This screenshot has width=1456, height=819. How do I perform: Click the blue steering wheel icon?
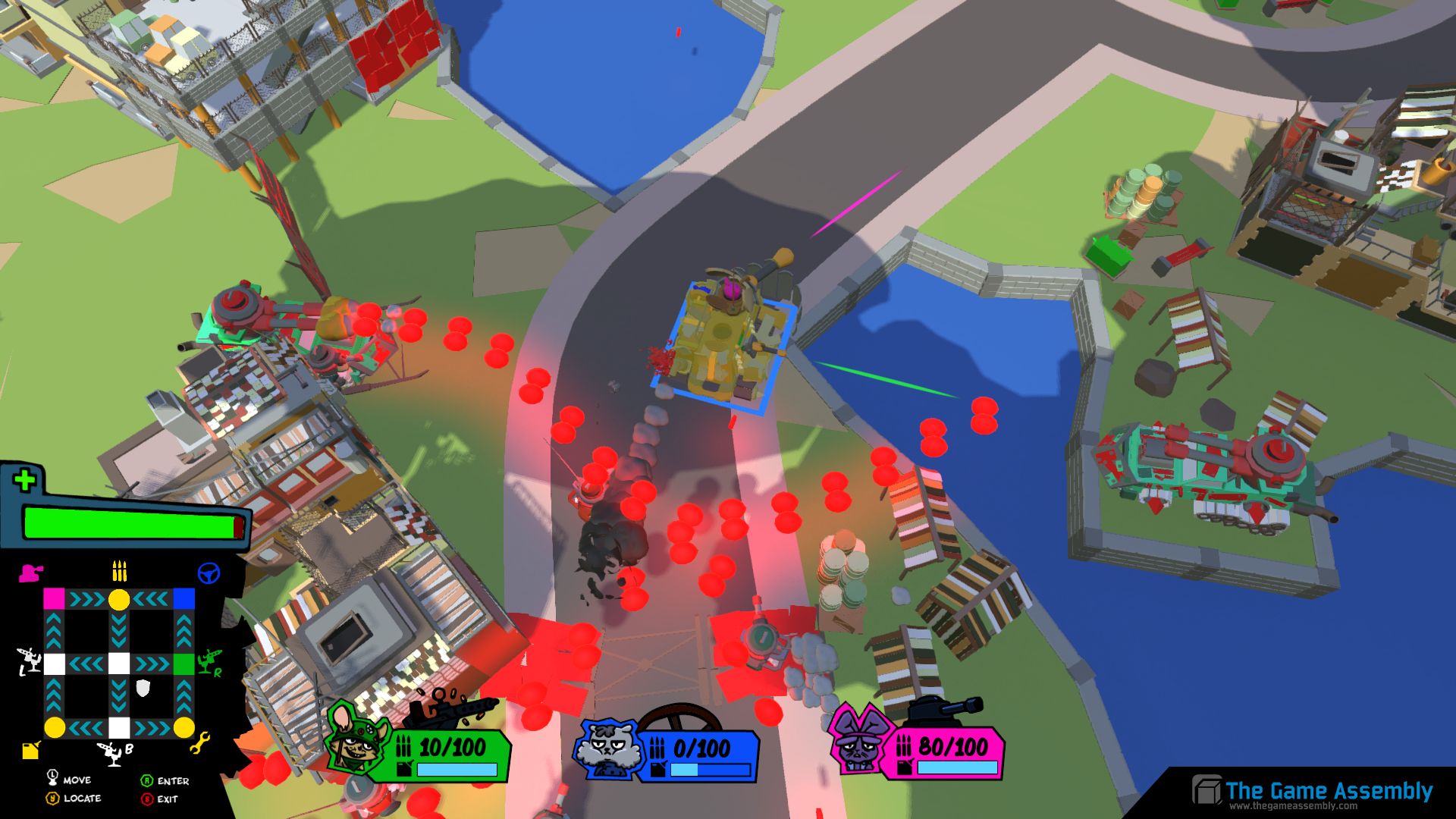pos(209,573)
